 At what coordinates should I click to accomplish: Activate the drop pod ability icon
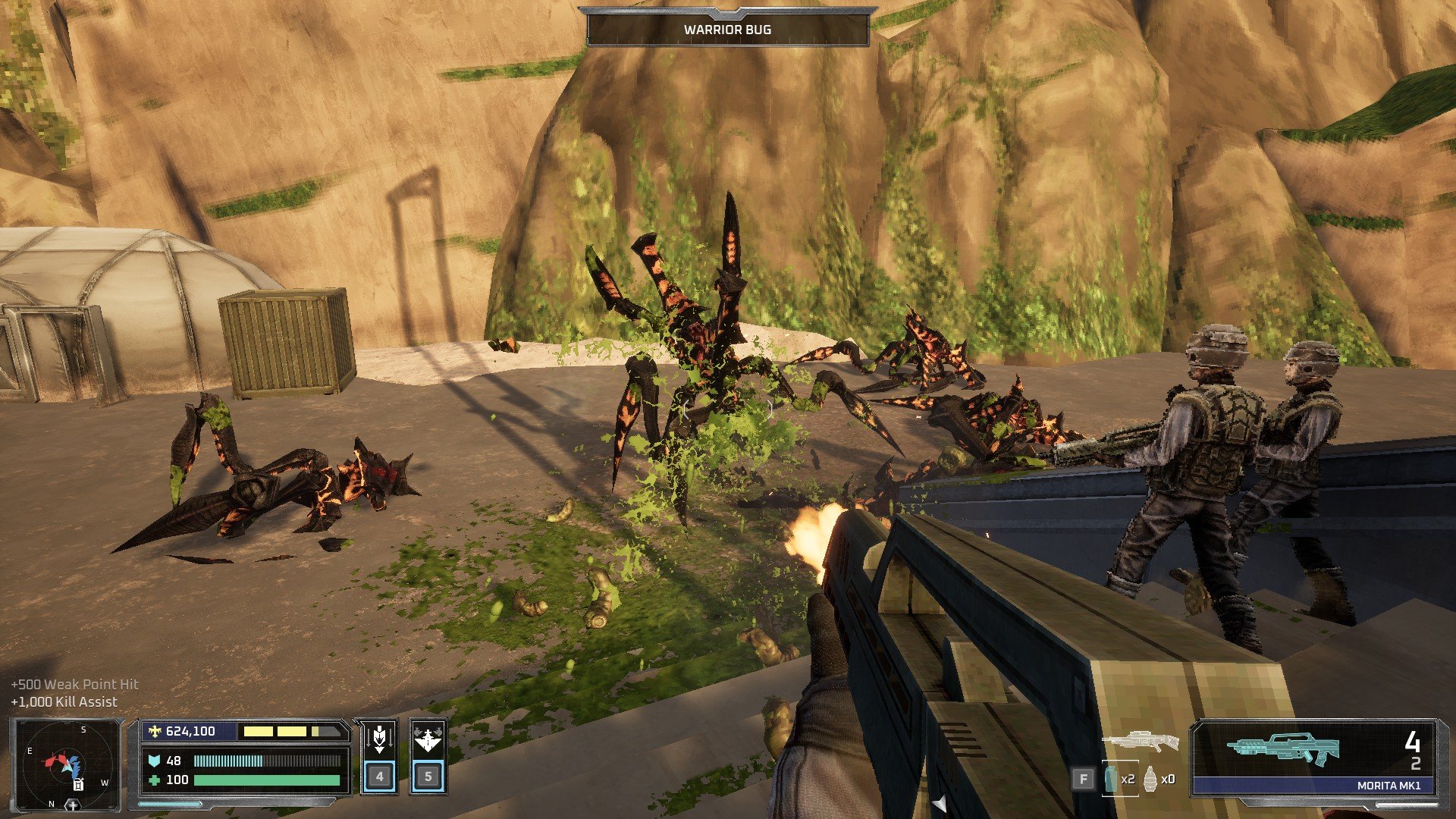(379, 738)
